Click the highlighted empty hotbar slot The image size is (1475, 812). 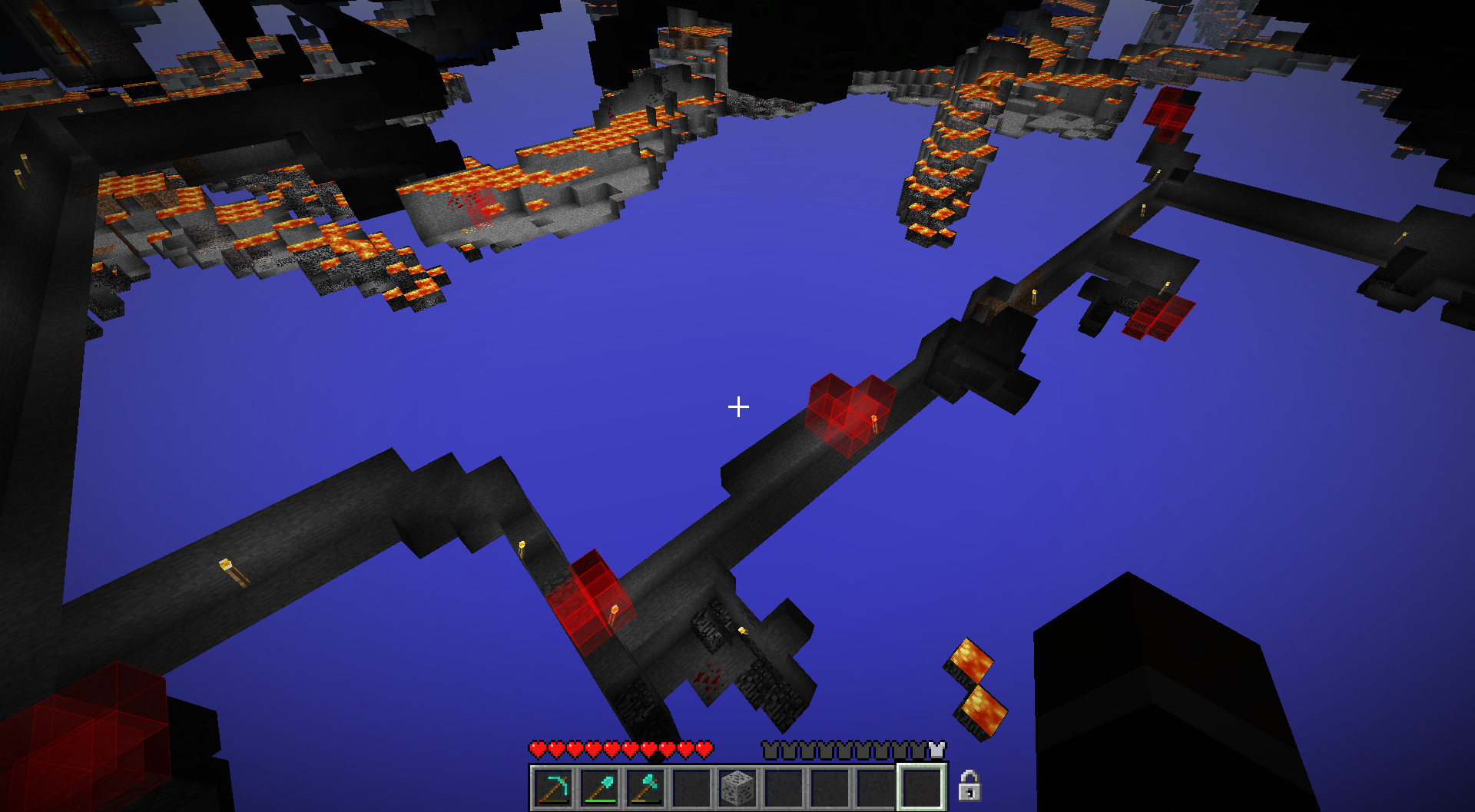[922, 787]
